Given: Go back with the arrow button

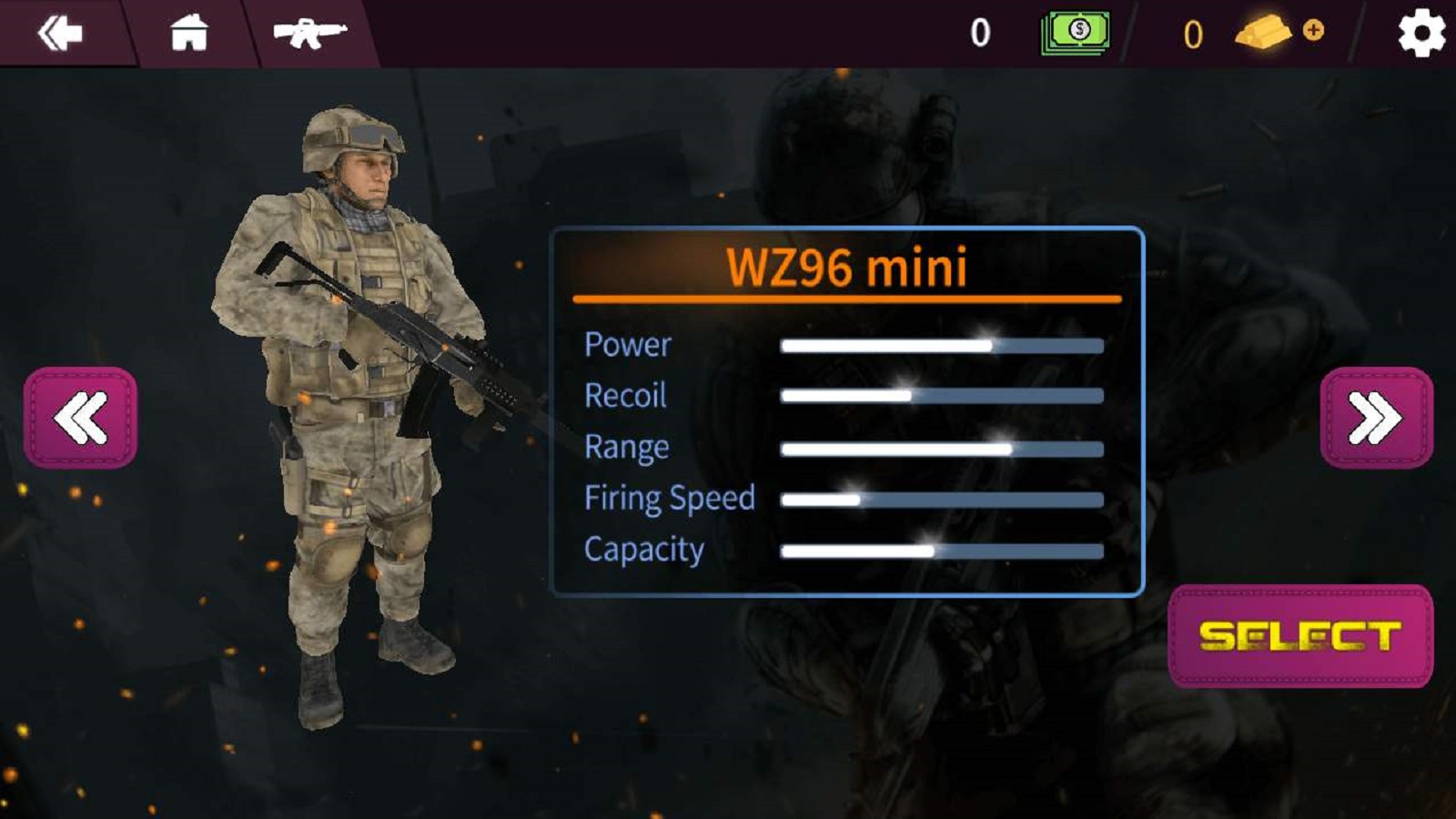Looking at the screenshot, I should coord(60,34).
